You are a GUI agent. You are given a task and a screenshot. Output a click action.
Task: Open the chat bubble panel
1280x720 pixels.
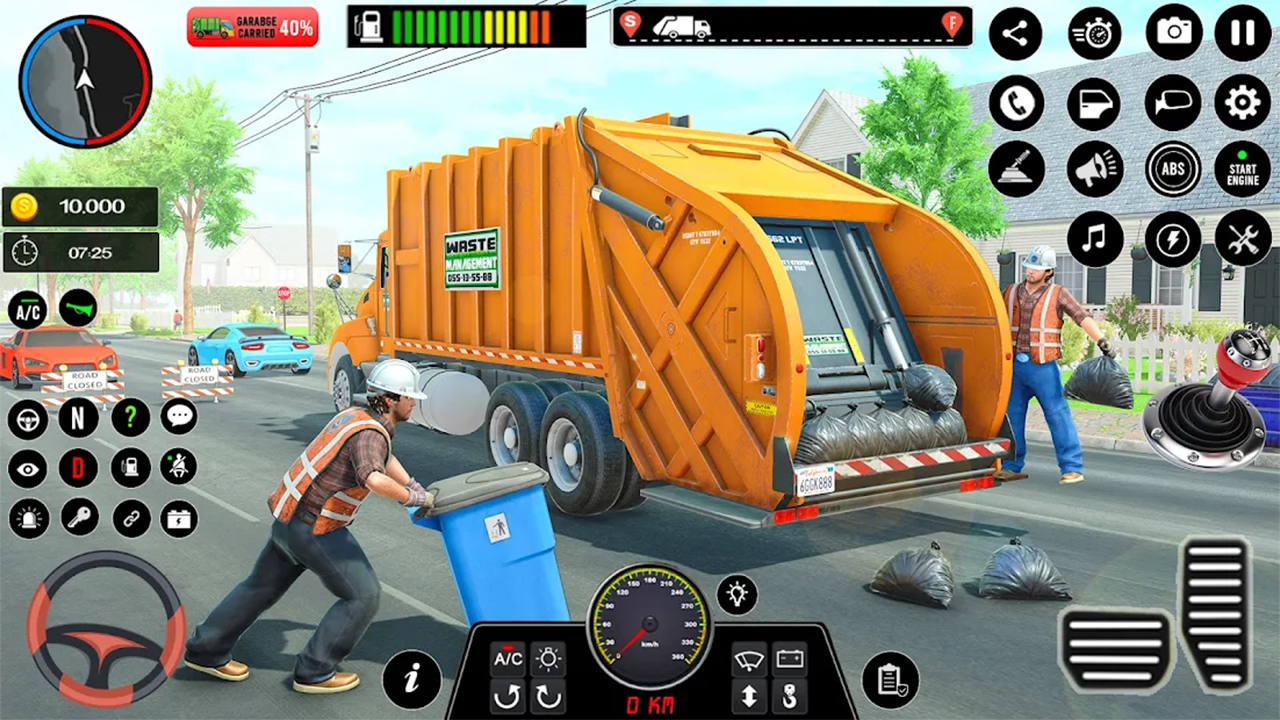click(180, 418)
